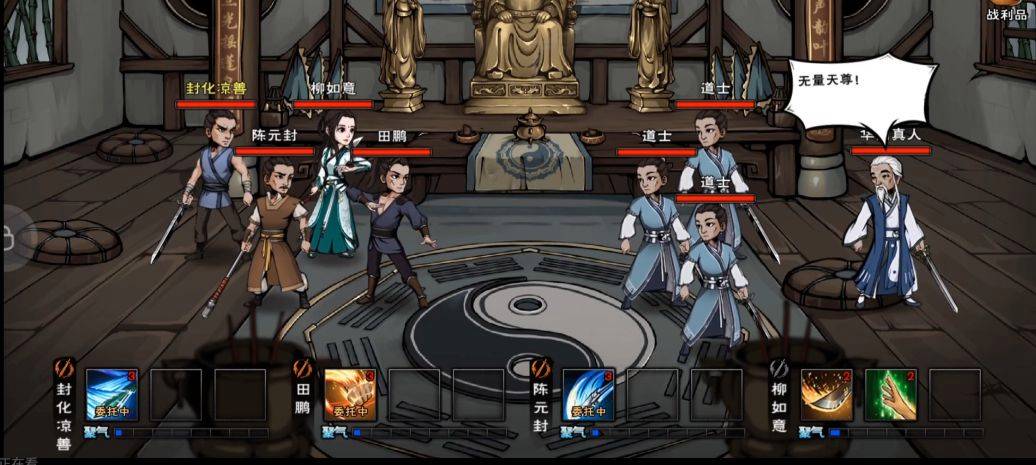Toggle the slashed-circle icon above 封化凉善

pos(62,368)
